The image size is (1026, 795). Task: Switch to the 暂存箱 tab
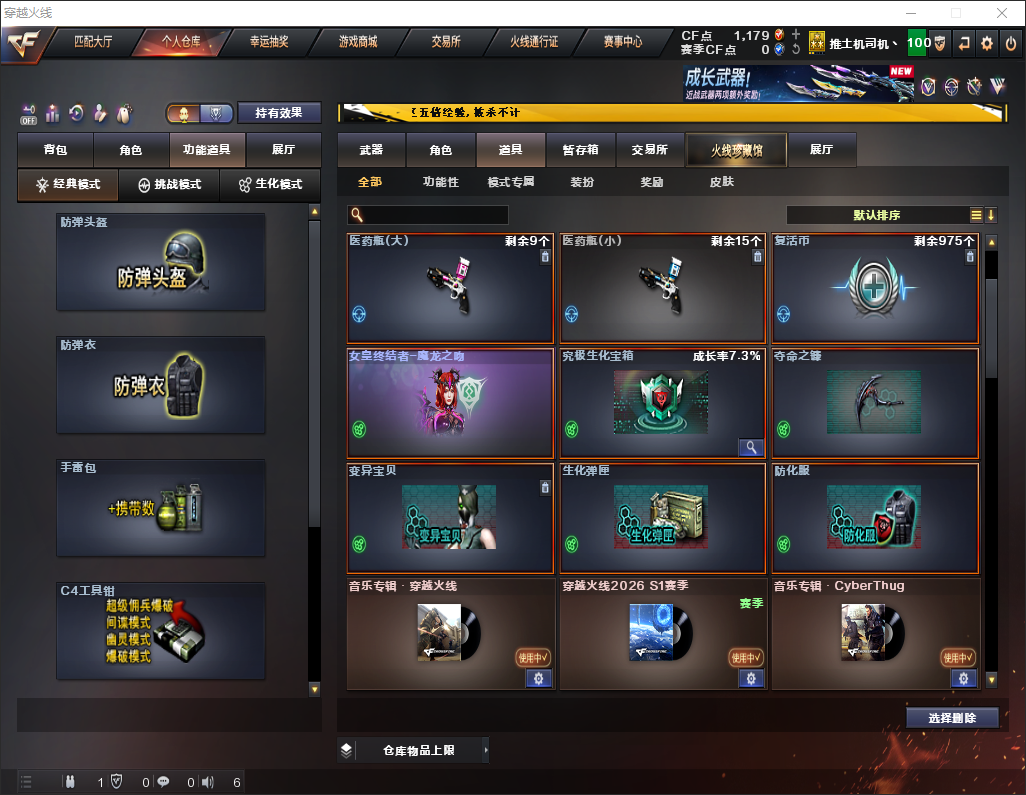(x=580, y=150)
